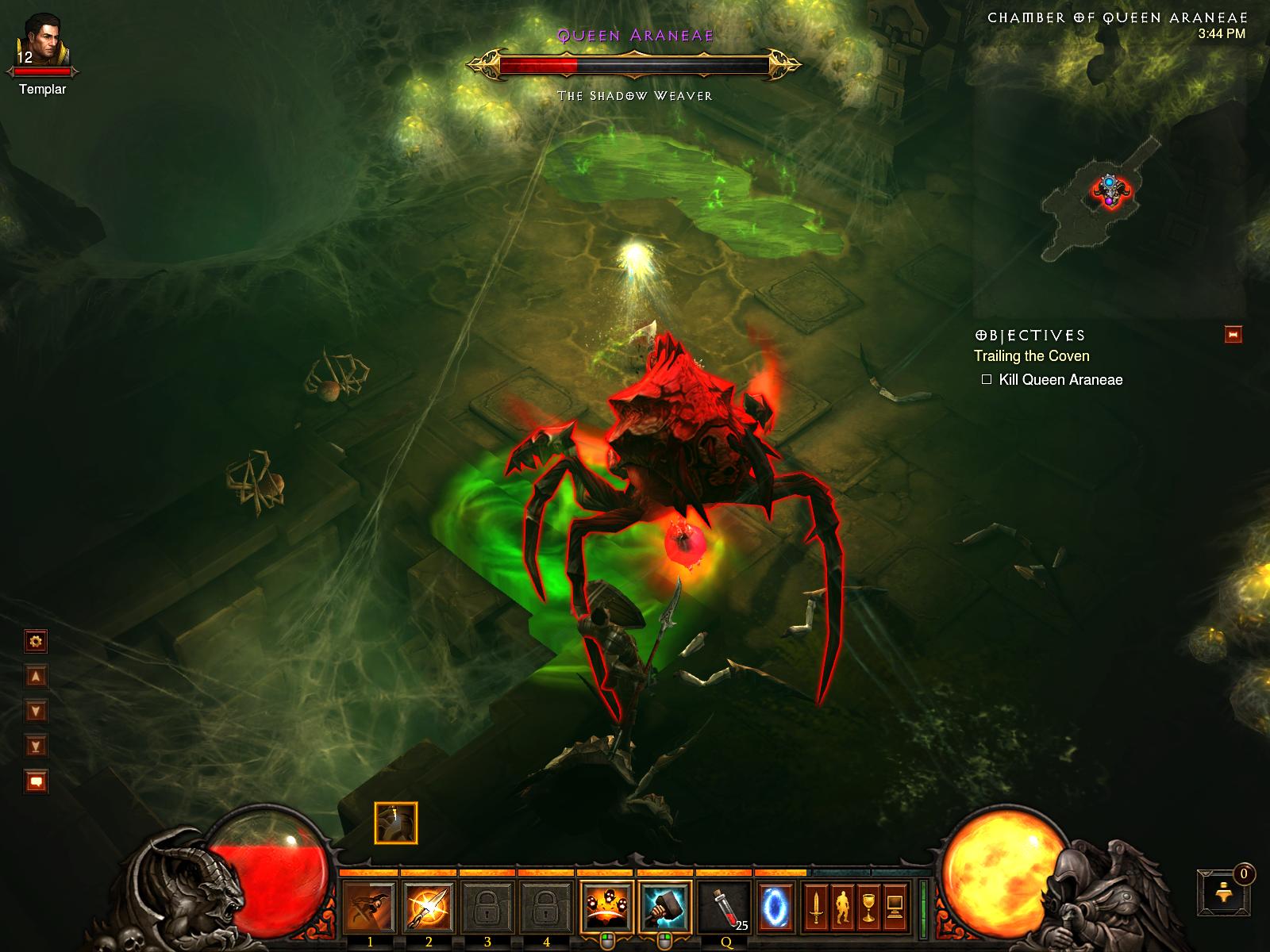Viewport: 1270px width, 952px height.
Task: Click the chat scroll-up arrow button
Action: pos(37,676)
